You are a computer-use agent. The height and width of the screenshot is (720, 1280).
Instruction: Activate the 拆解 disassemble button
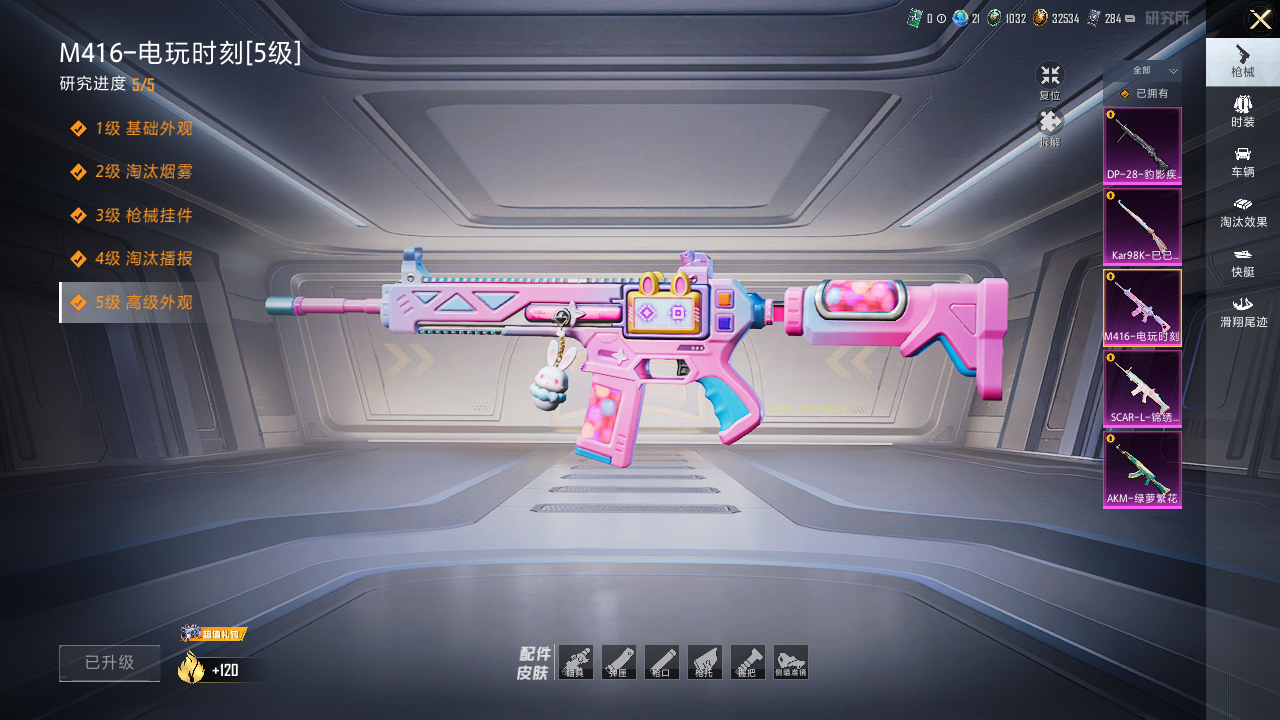click(1049, 128)
